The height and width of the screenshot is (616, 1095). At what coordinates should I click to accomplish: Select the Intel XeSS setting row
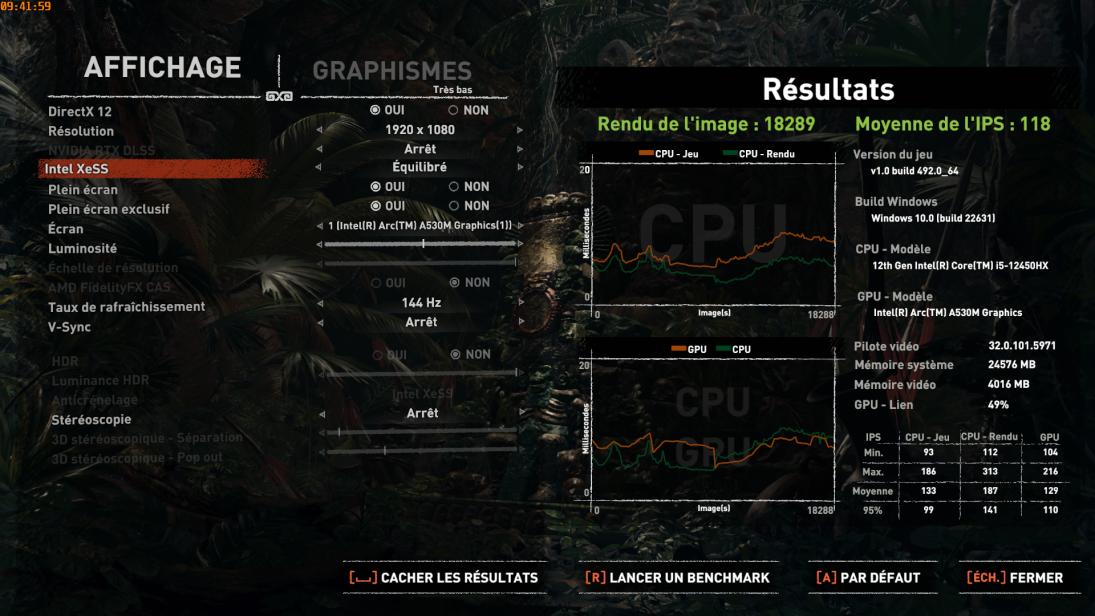76,169
